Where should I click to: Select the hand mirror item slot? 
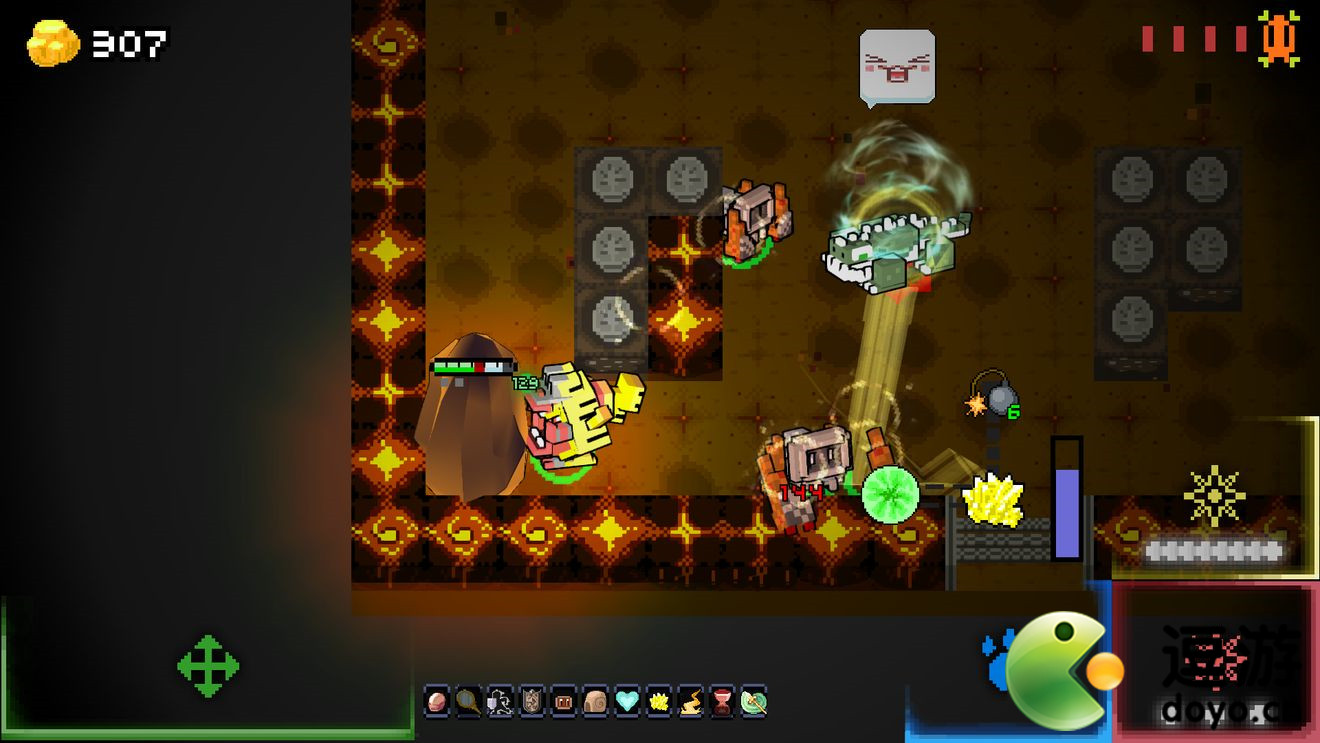468,702
